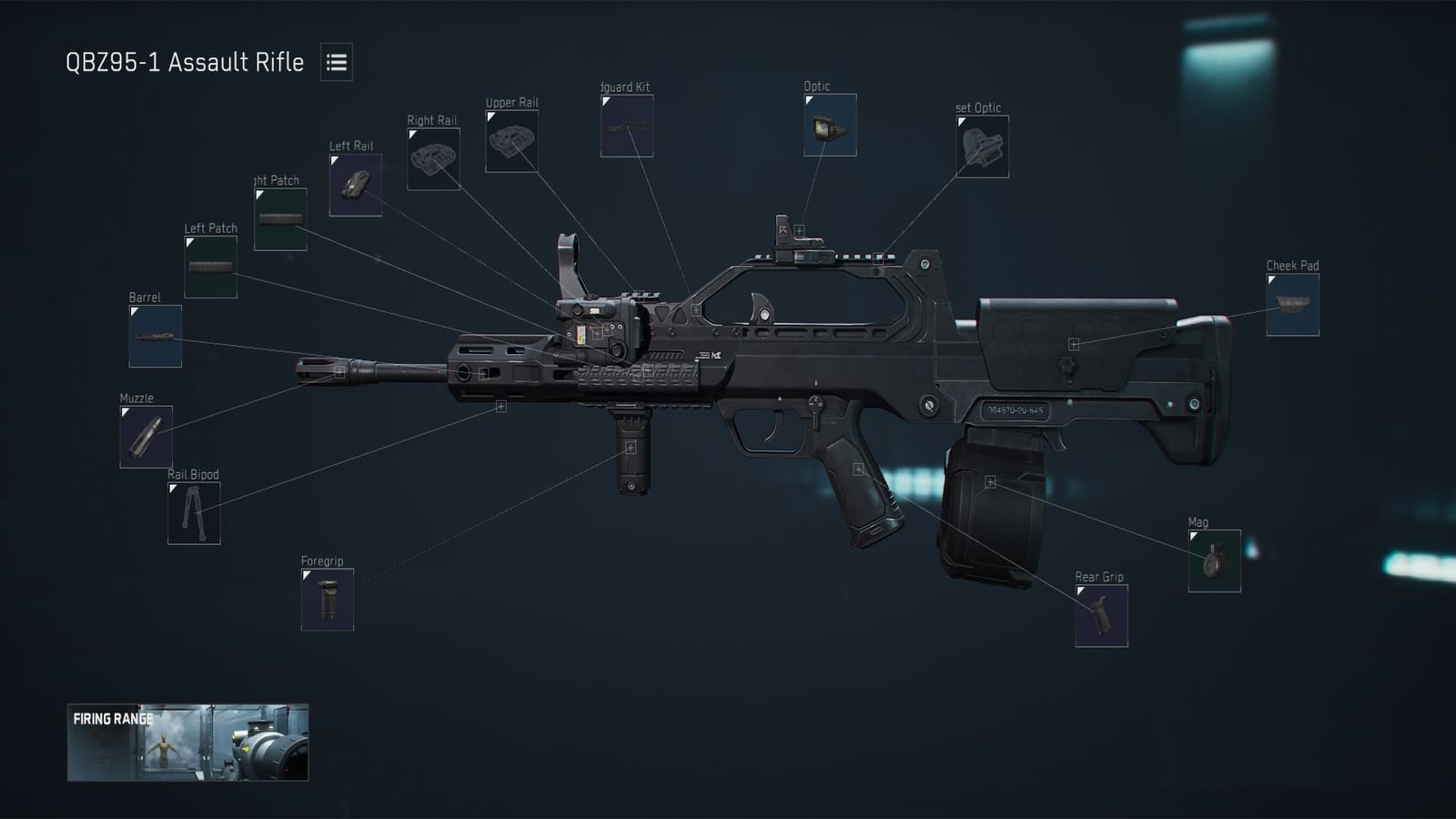1456x819 pixels.
Task: Toggle the attachment point on the vertical foregrip
Action: click(632, 446)
